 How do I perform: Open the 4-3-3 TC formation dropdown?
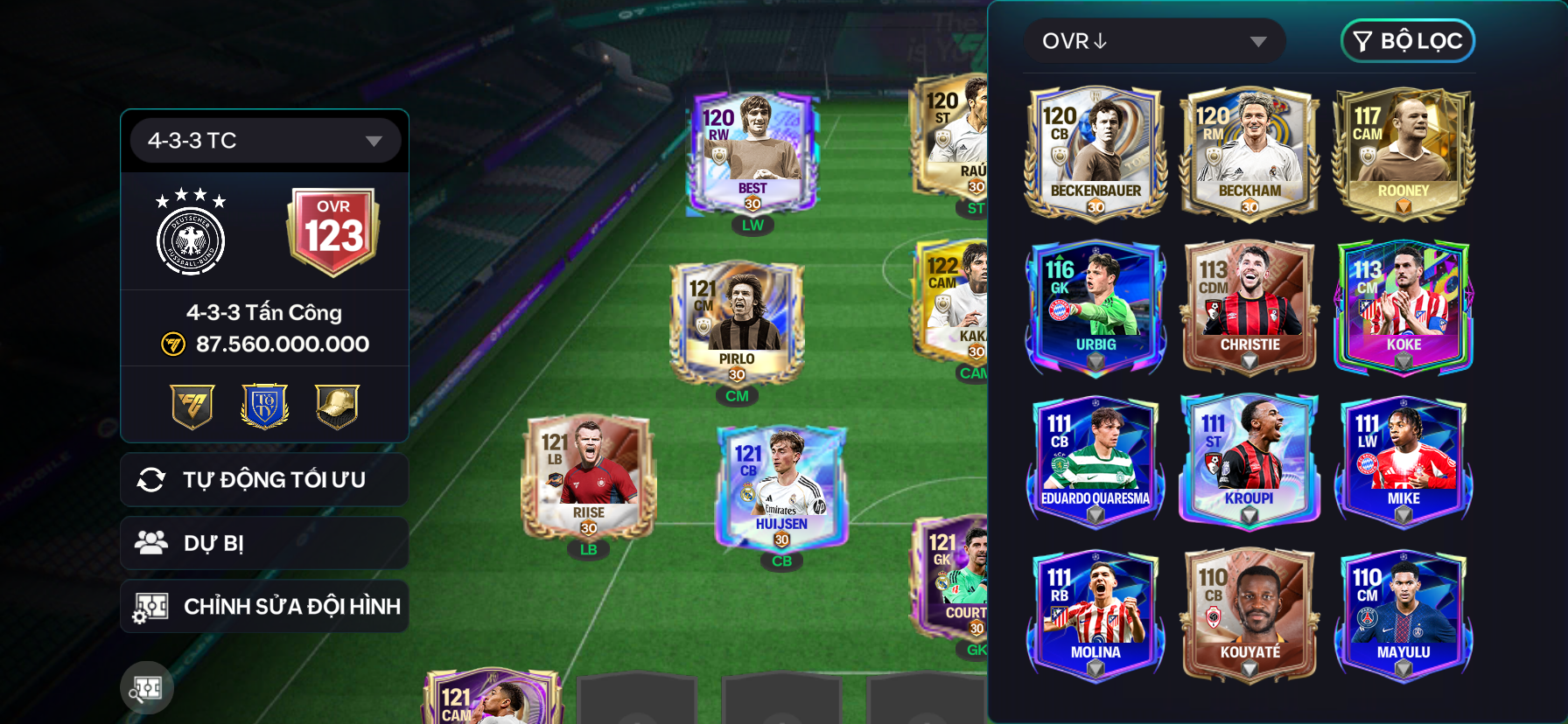264,141
